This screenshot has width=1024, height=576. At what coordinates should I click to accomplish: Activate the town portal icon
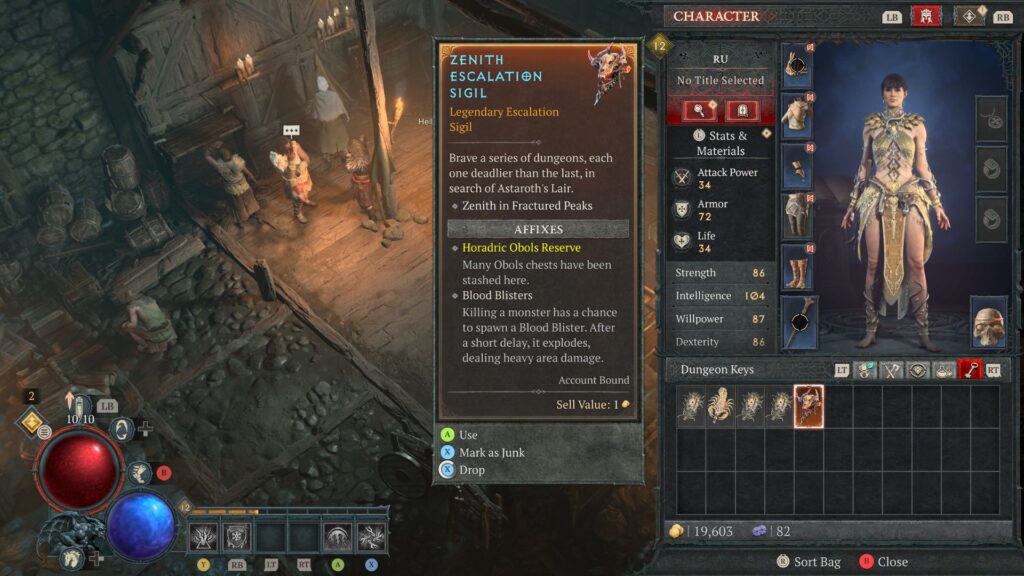(x=121, y=430)
